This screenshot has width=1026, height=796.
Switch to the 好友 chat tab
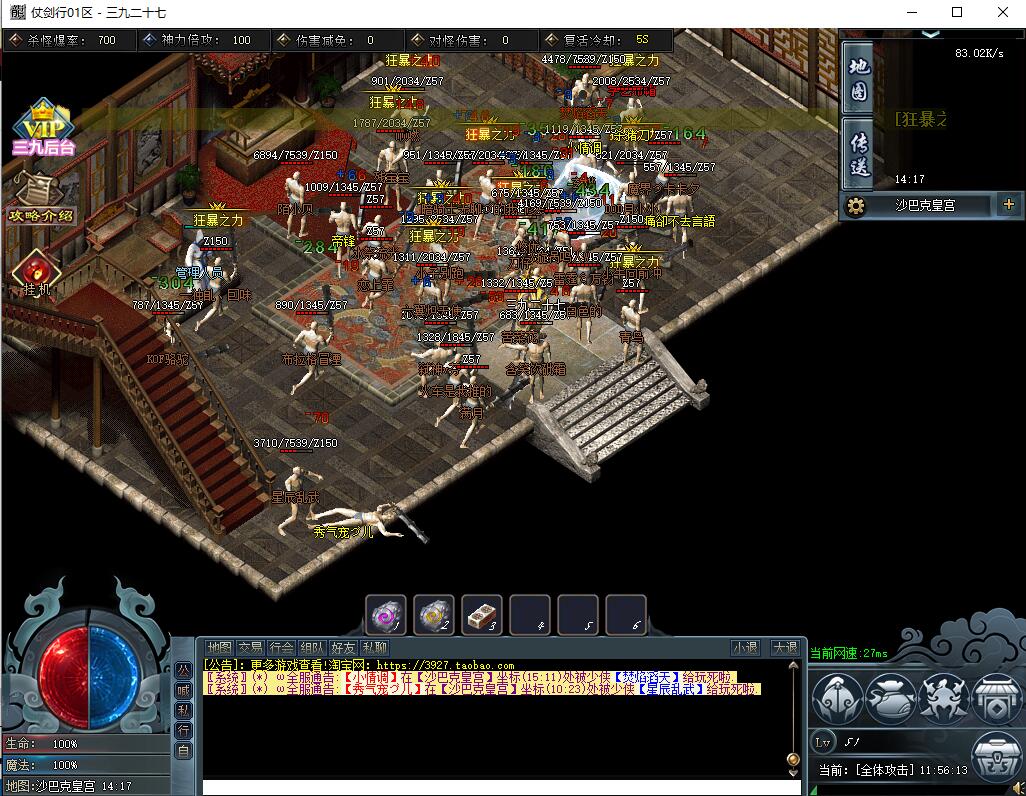[344, 648]
